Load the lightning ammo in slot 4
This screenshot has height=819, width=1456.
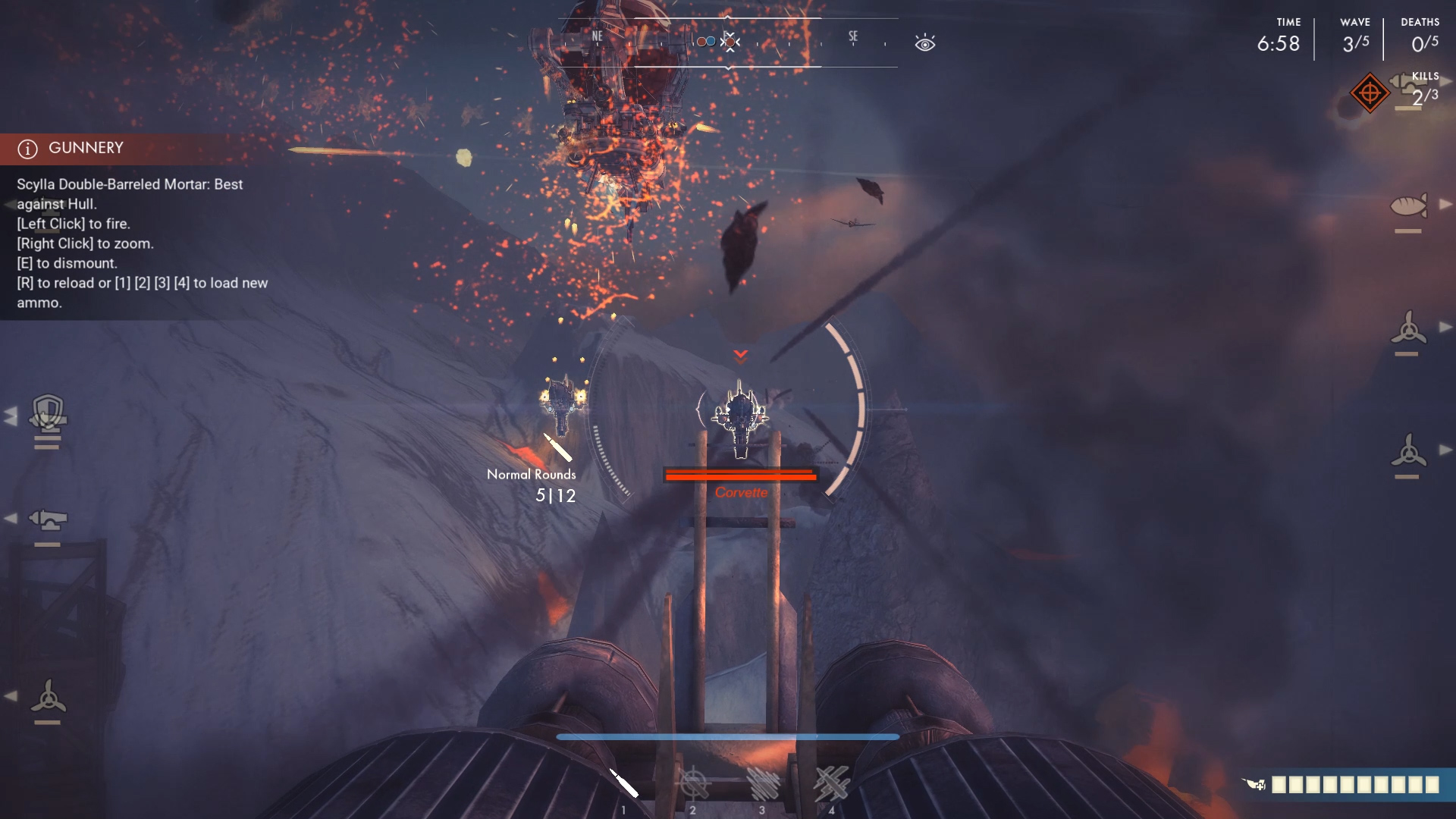click(832, 784)
